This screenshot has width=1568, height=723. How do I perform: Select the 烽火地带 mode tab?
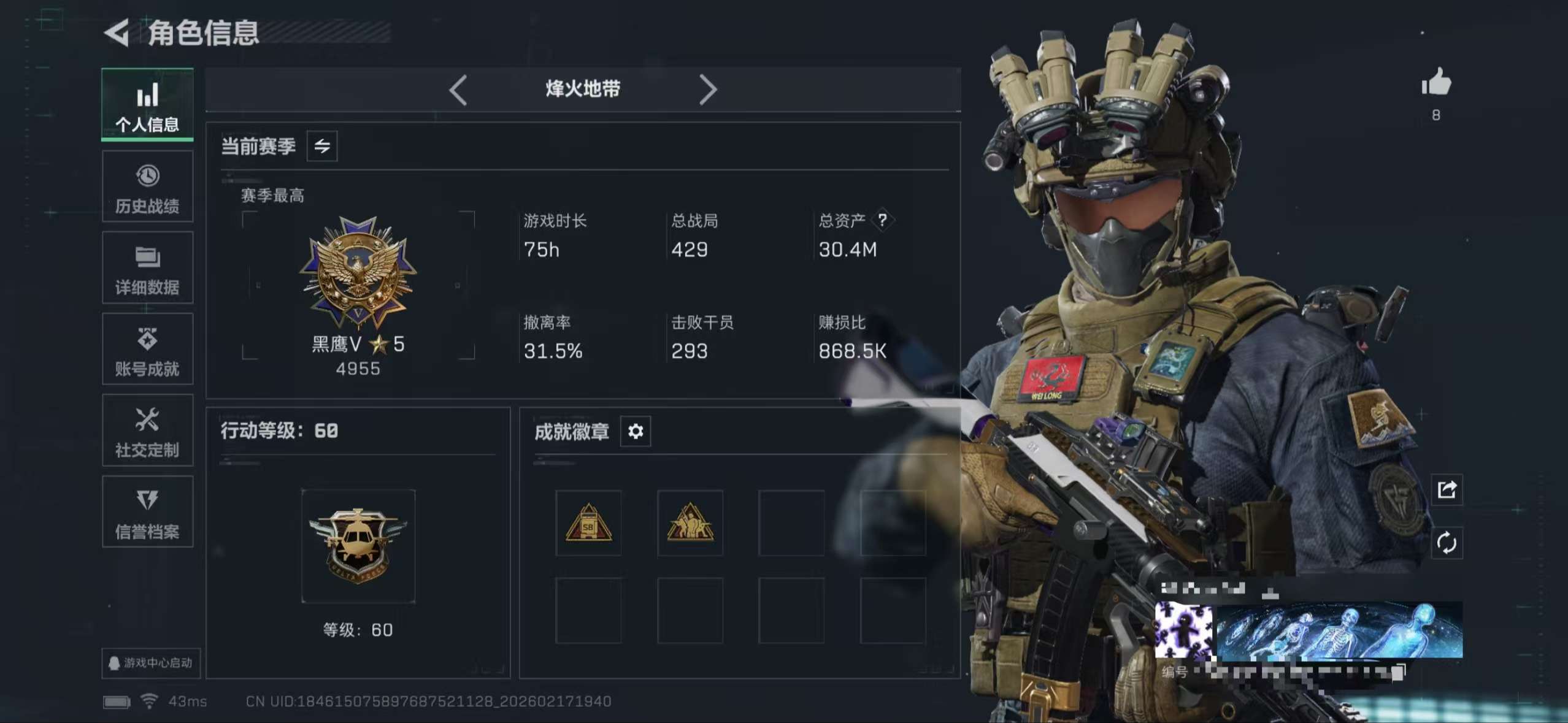583,89
